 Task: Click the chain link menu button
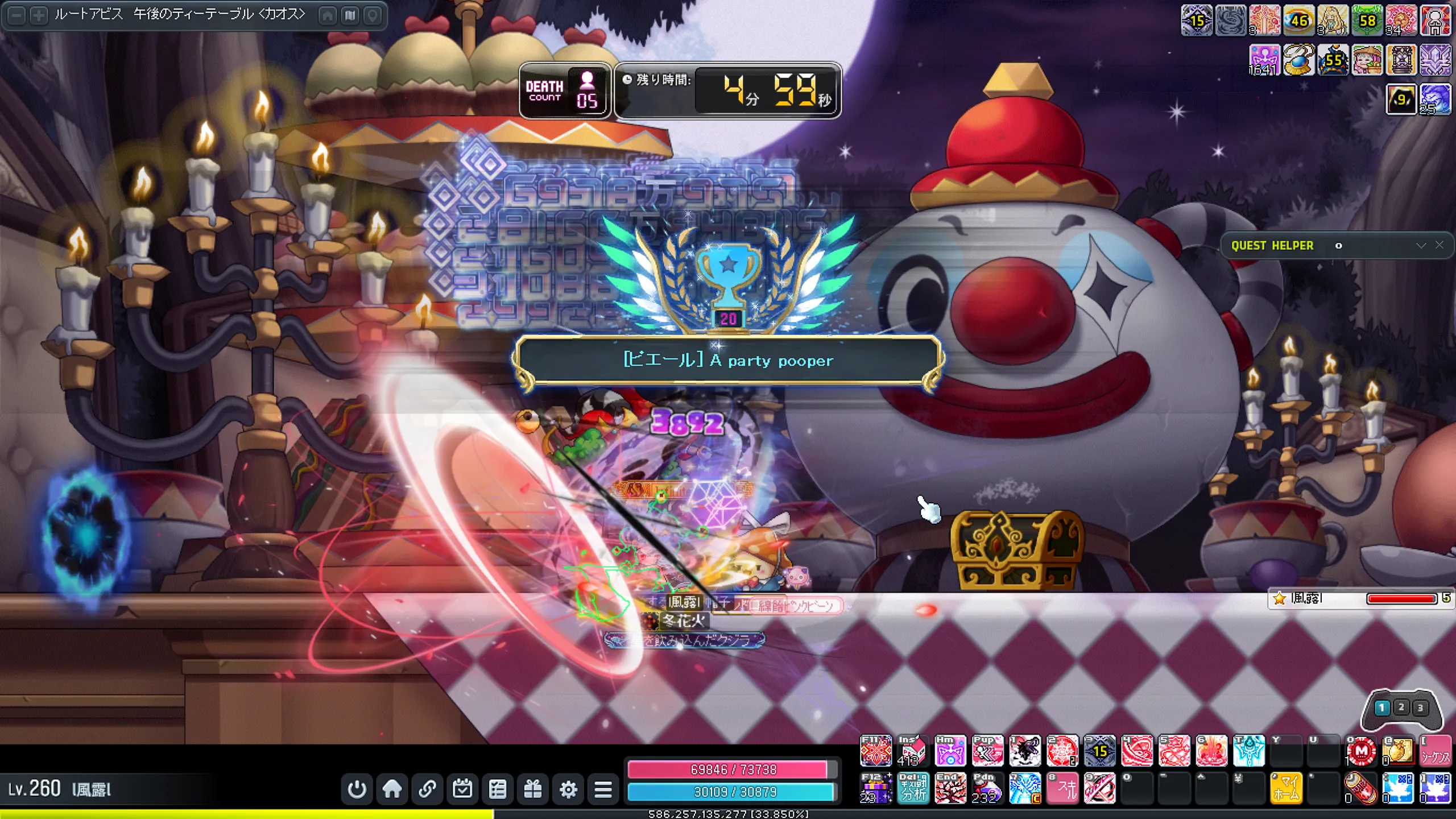[x=427, y=789]
